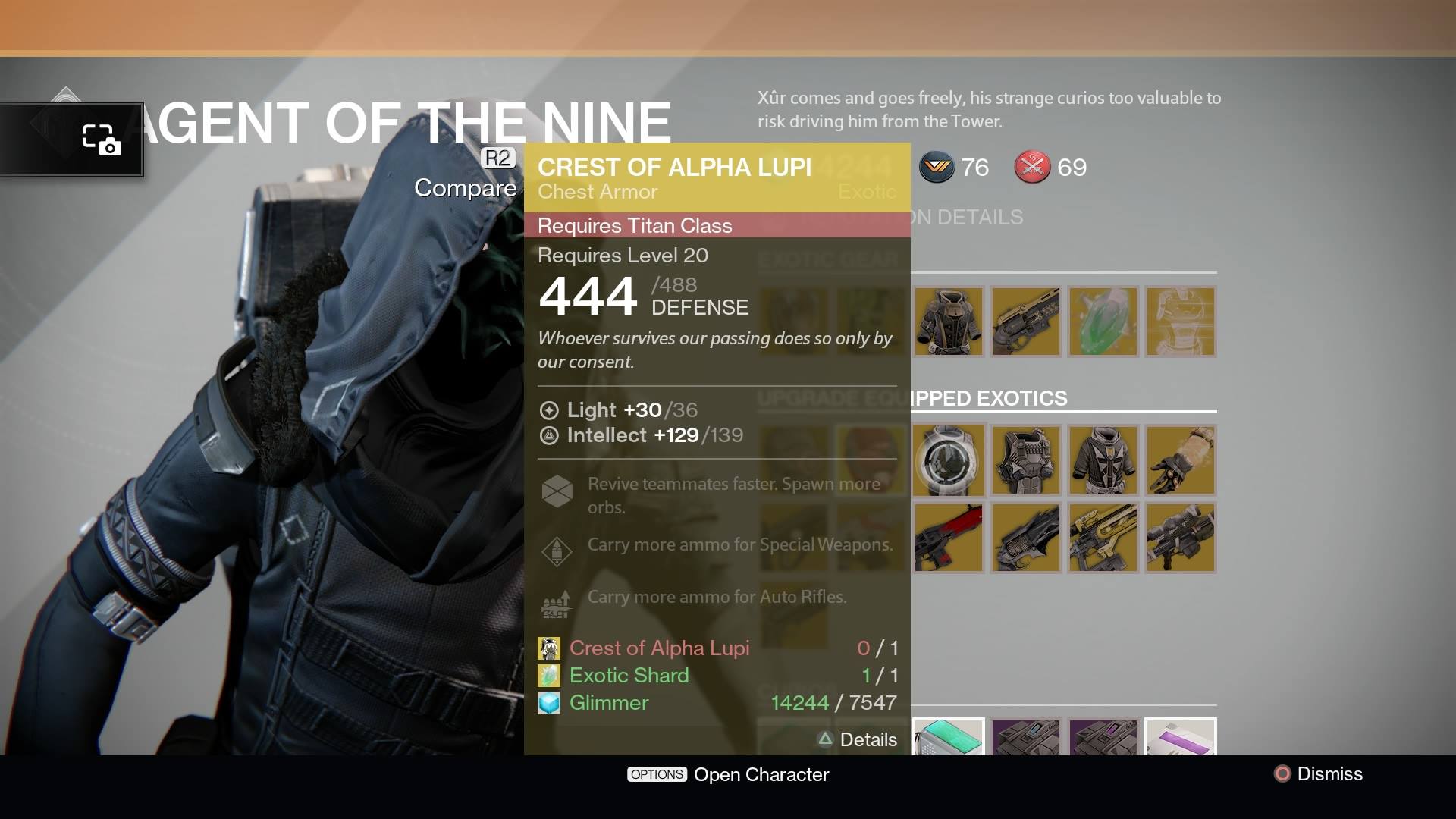Click the Glimmer icon in the cost list
Viewport: 1456px width, 819px height.
(549, 703)
